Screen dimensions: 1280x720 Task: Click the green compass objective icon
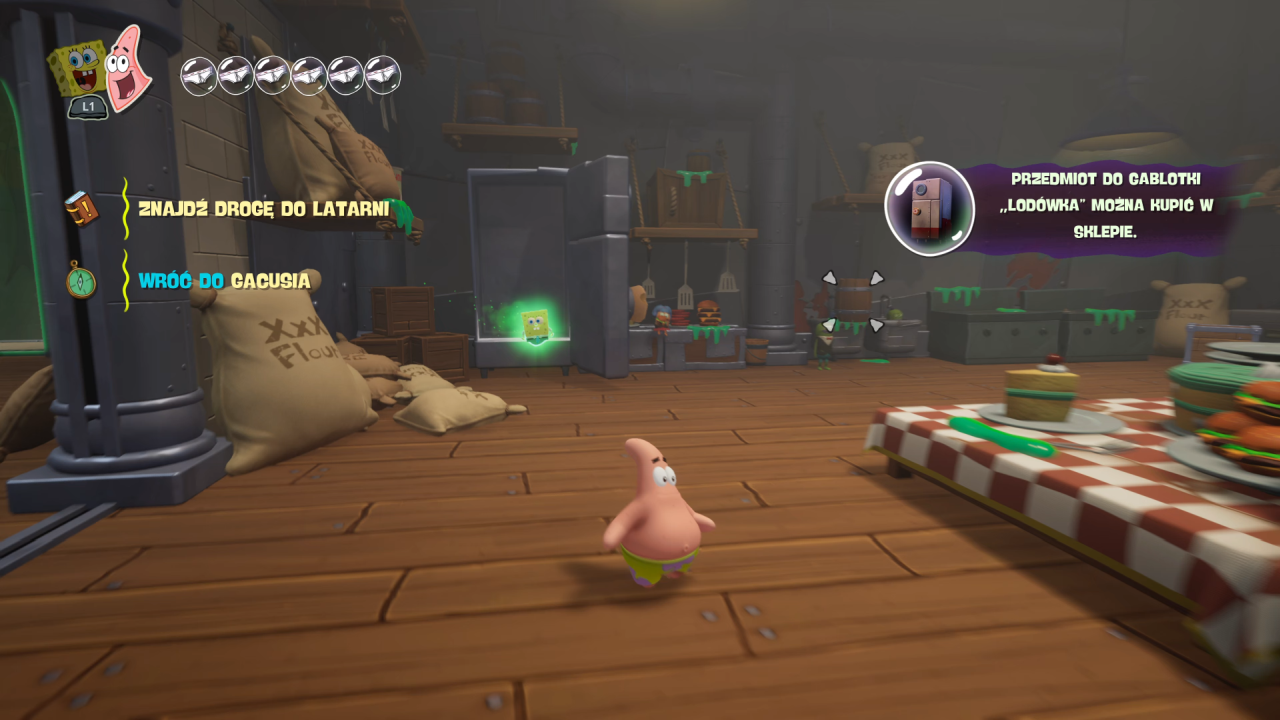(80, 280)
